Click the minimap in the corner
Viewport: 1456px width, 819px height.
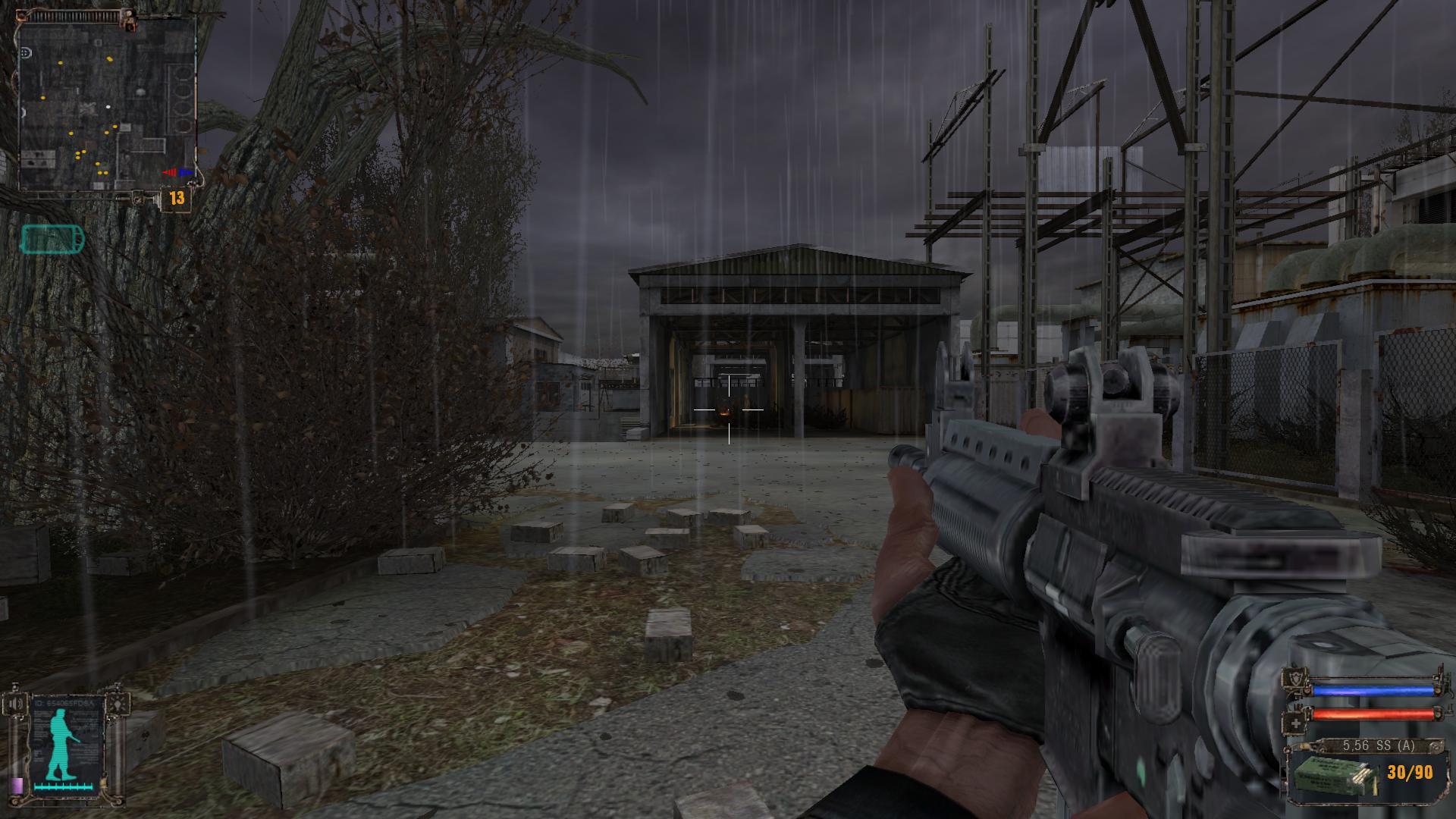pos(106,102)
